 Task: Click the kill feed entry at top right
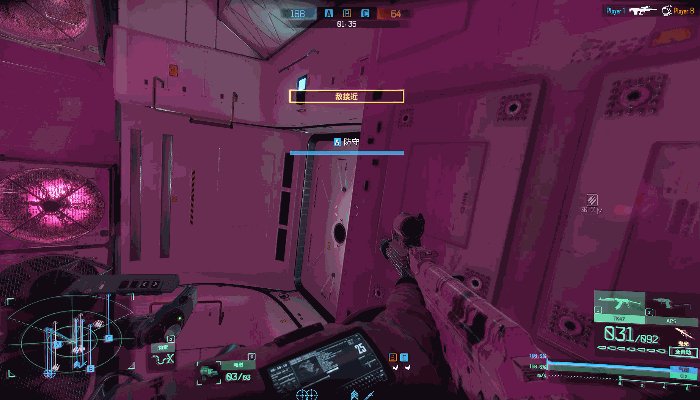click(x=650, y=10)
